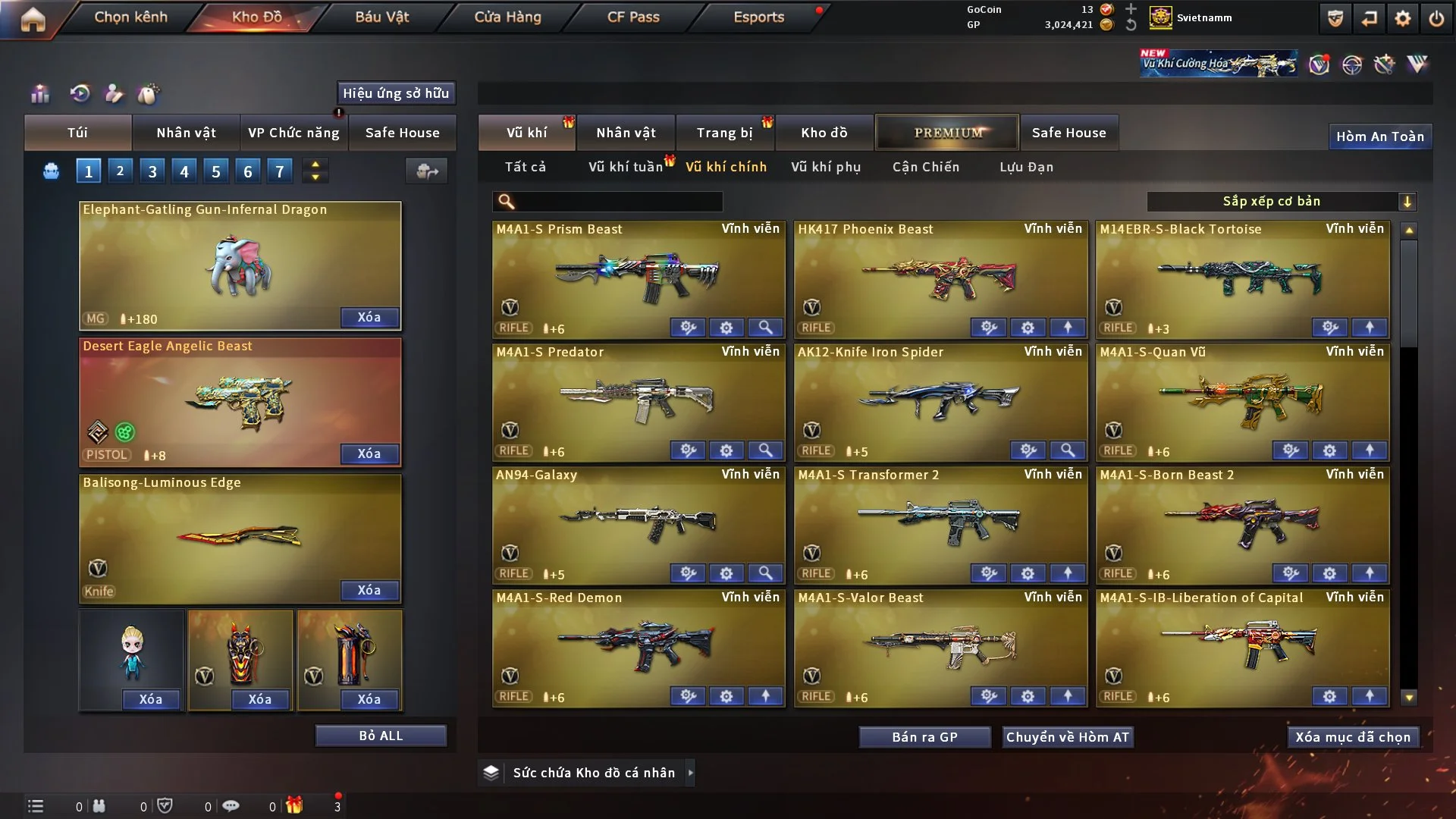Return to the home screen
The height and width of the screenshot is (819, 1456).
(x=33, y=19)
